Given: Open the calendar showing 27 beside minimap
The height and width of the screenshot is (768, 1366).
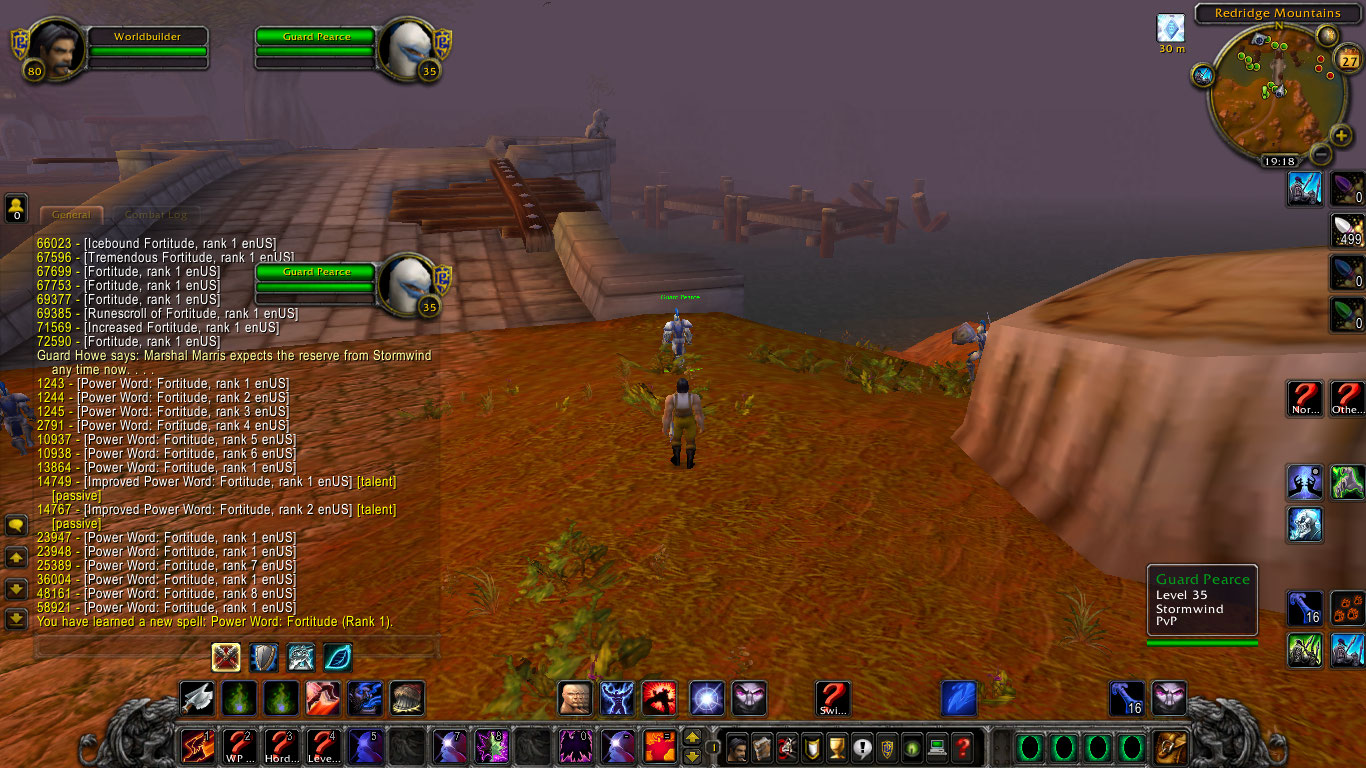Looking at the screenshot, I should pos(1348,60).
